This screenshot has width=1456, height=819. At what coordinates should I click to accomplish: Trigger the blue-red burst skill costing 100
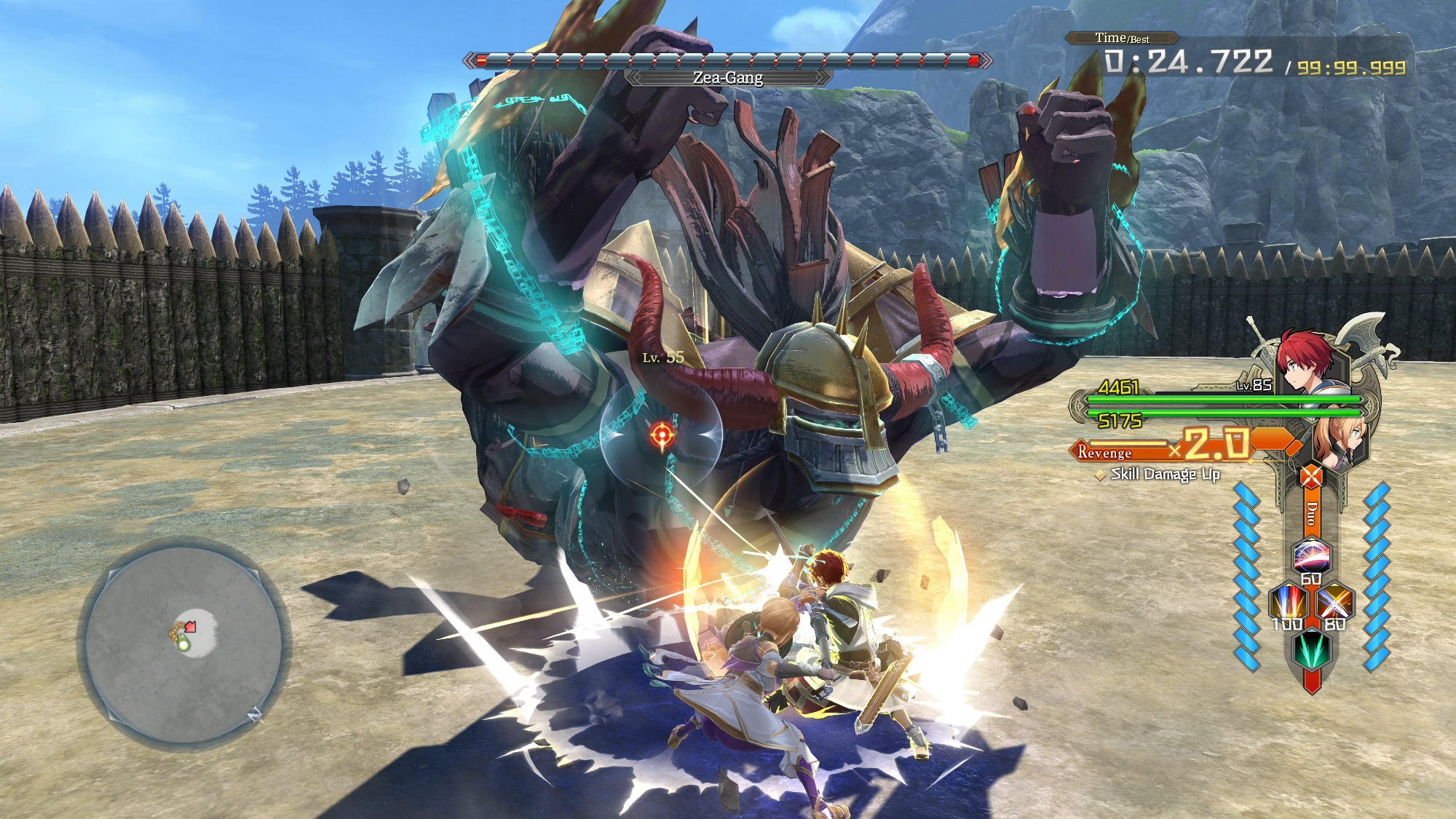coord(1287,603)
